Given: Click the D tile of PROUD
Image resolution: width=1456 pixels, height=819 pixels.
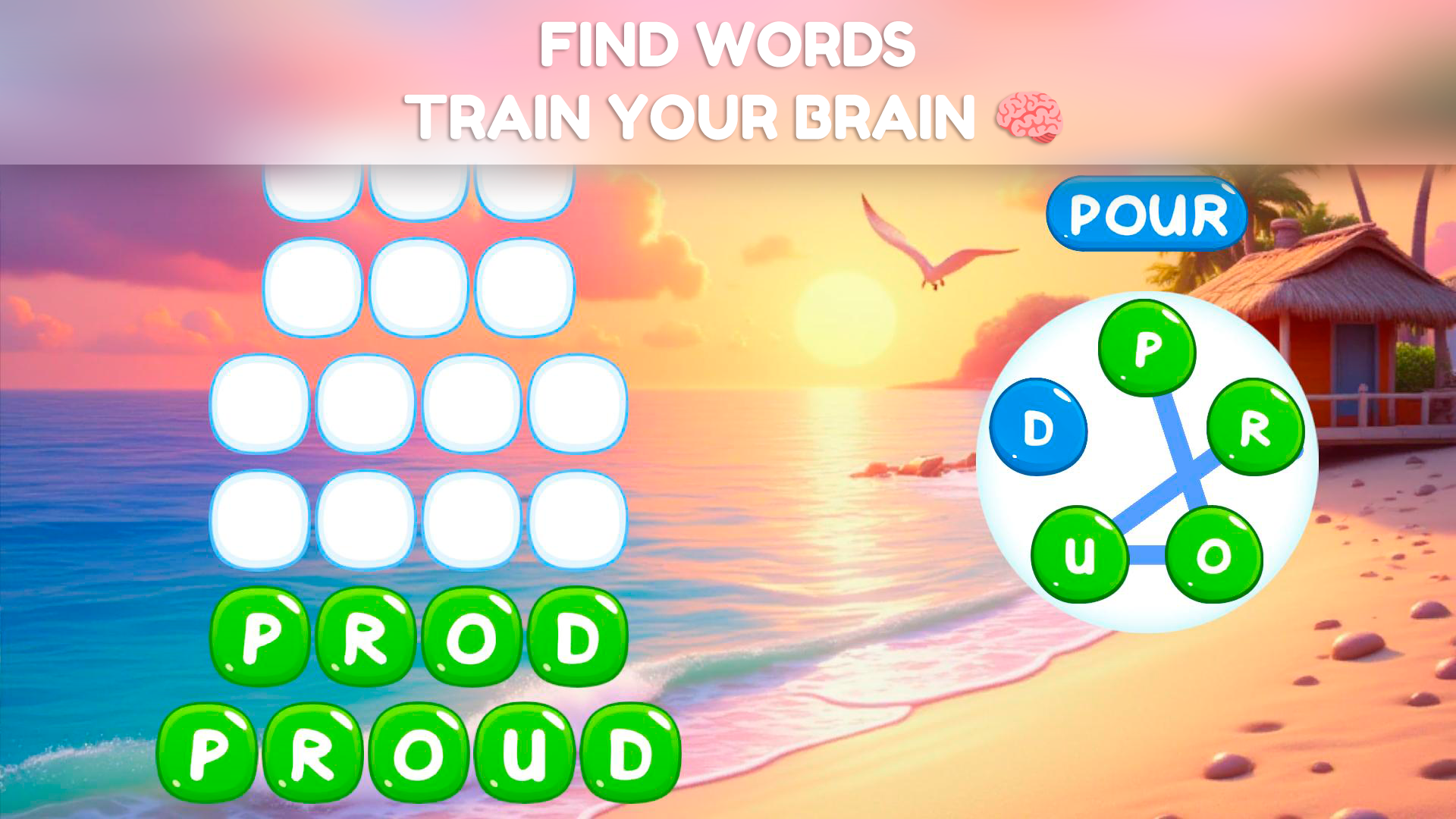Looking at the screenshot, I should point(623,755).
